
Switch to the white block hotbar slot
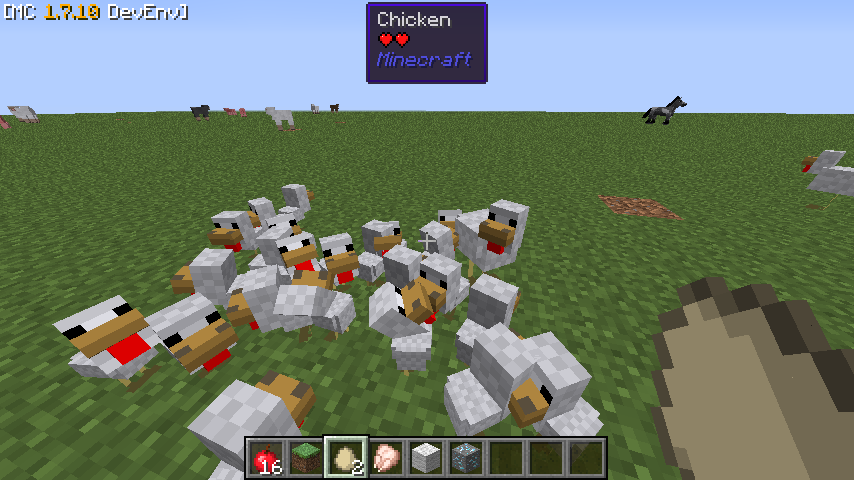426,458
